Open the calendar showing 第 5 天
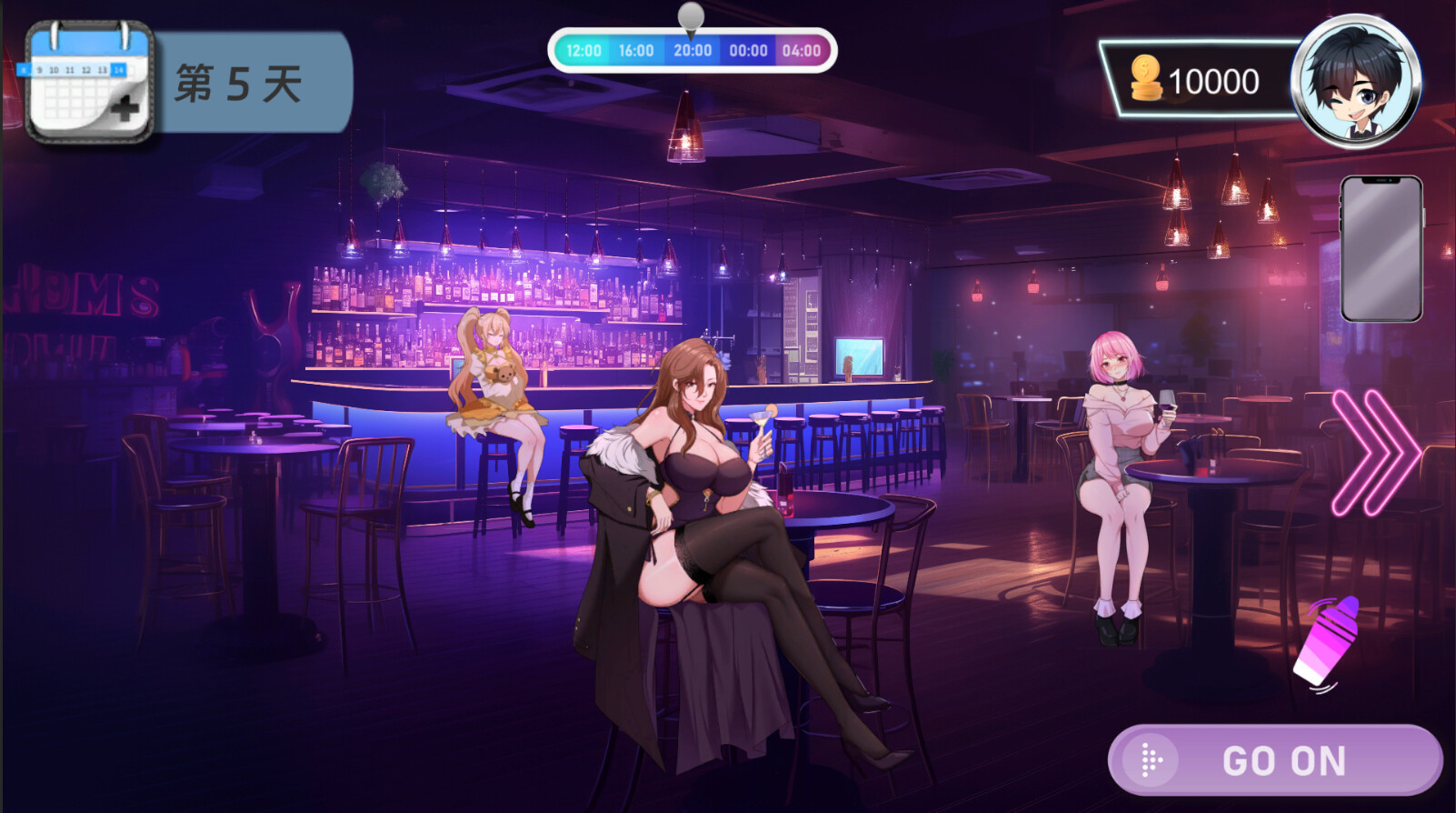Screen dimensions: 1456x813 click(x=89, y=80)
